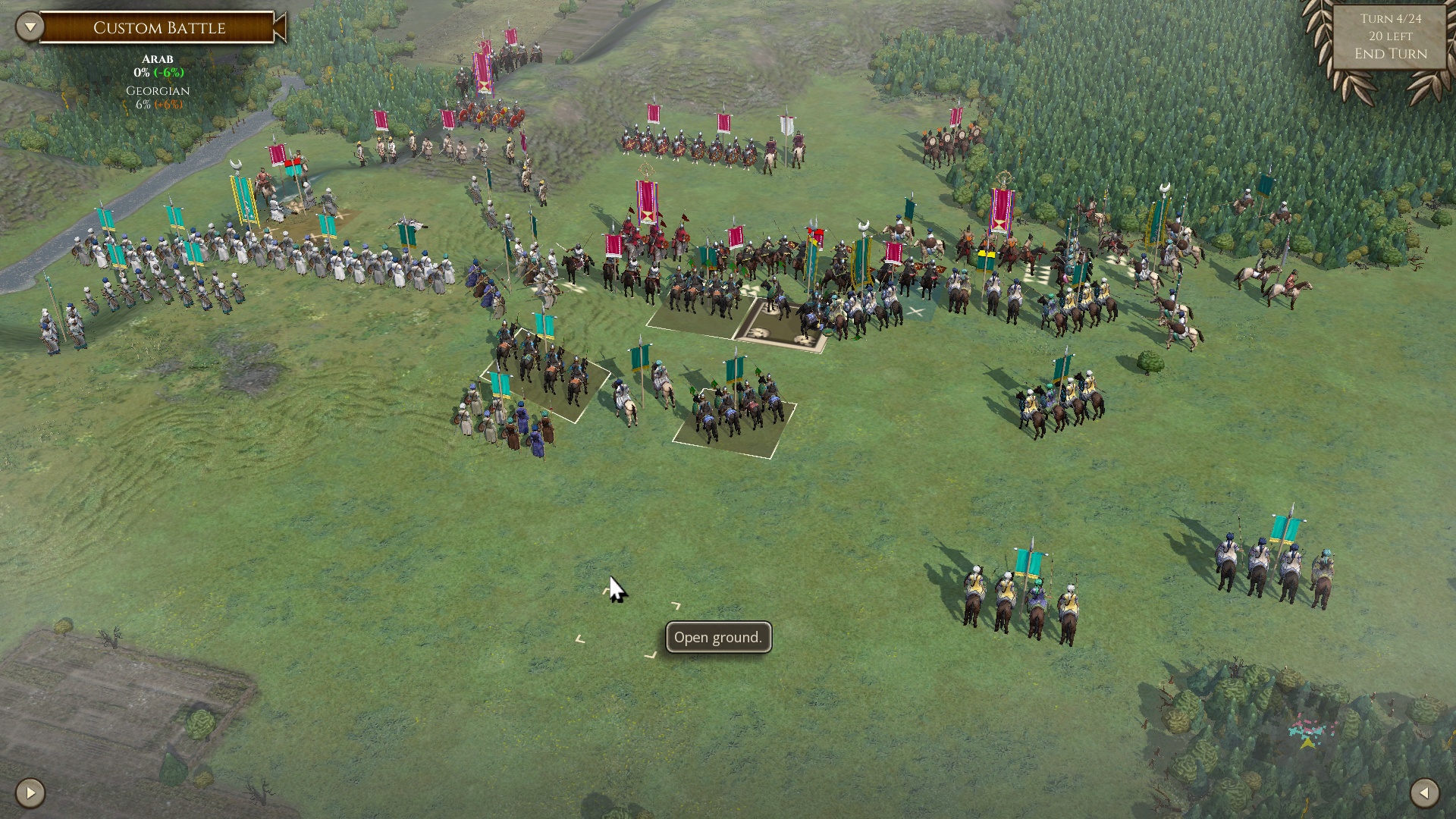Click the bottom-right round back arrow button
This screenshot has width=1456, height=819.
tap(1424, 793)
